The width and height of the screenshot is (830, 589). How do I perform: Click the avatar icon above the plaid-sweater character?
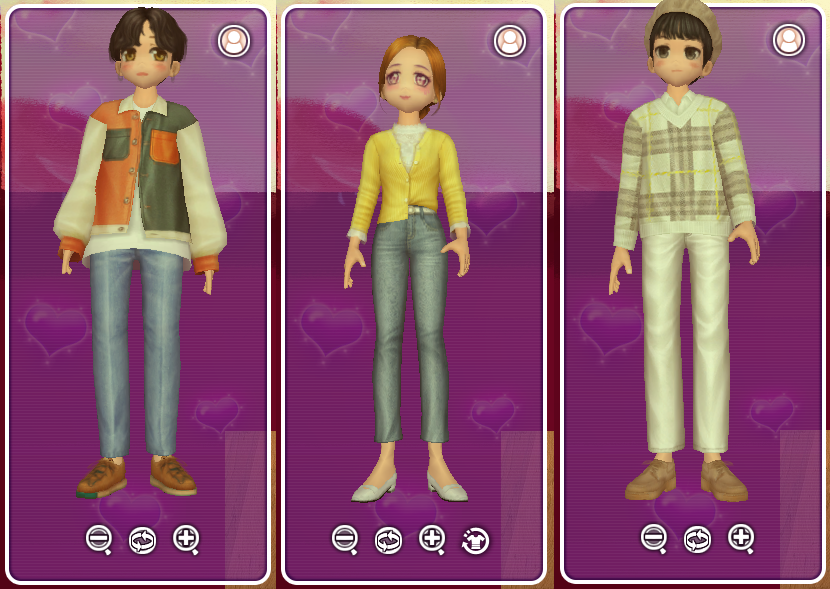[x=789, y=40]
